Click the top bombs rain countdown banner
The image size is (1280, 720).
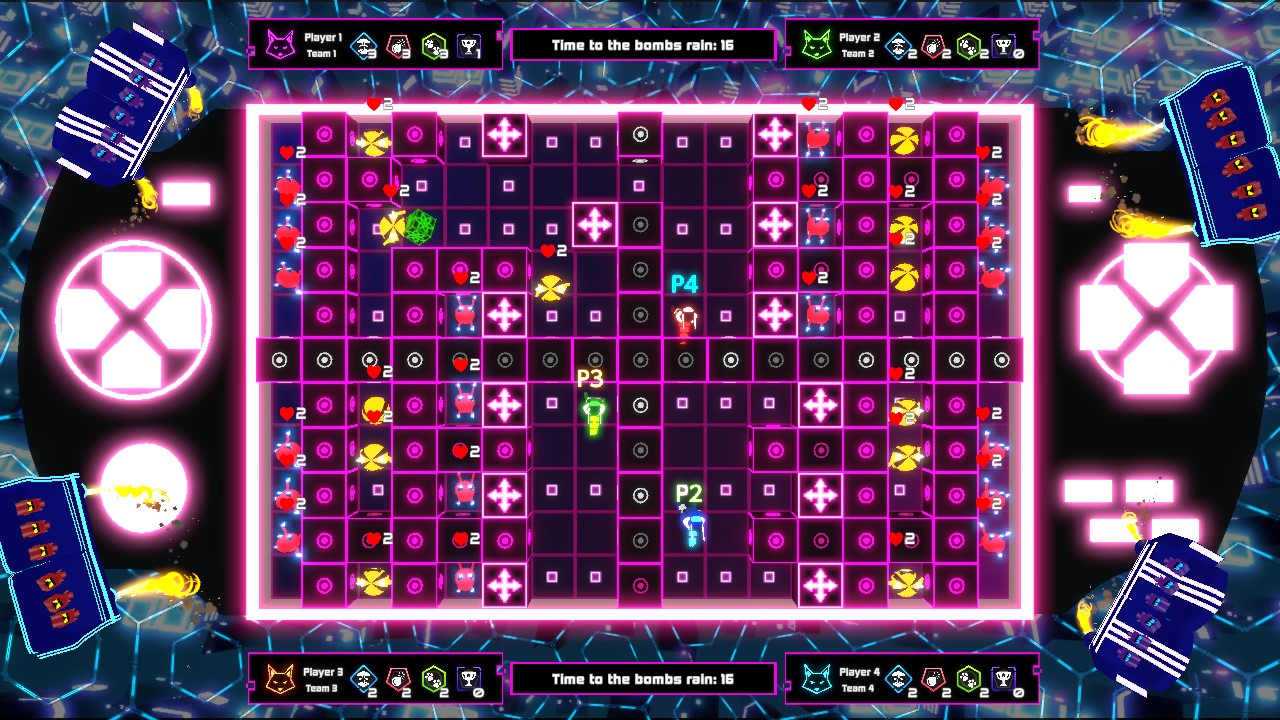(x=643, y=44)
